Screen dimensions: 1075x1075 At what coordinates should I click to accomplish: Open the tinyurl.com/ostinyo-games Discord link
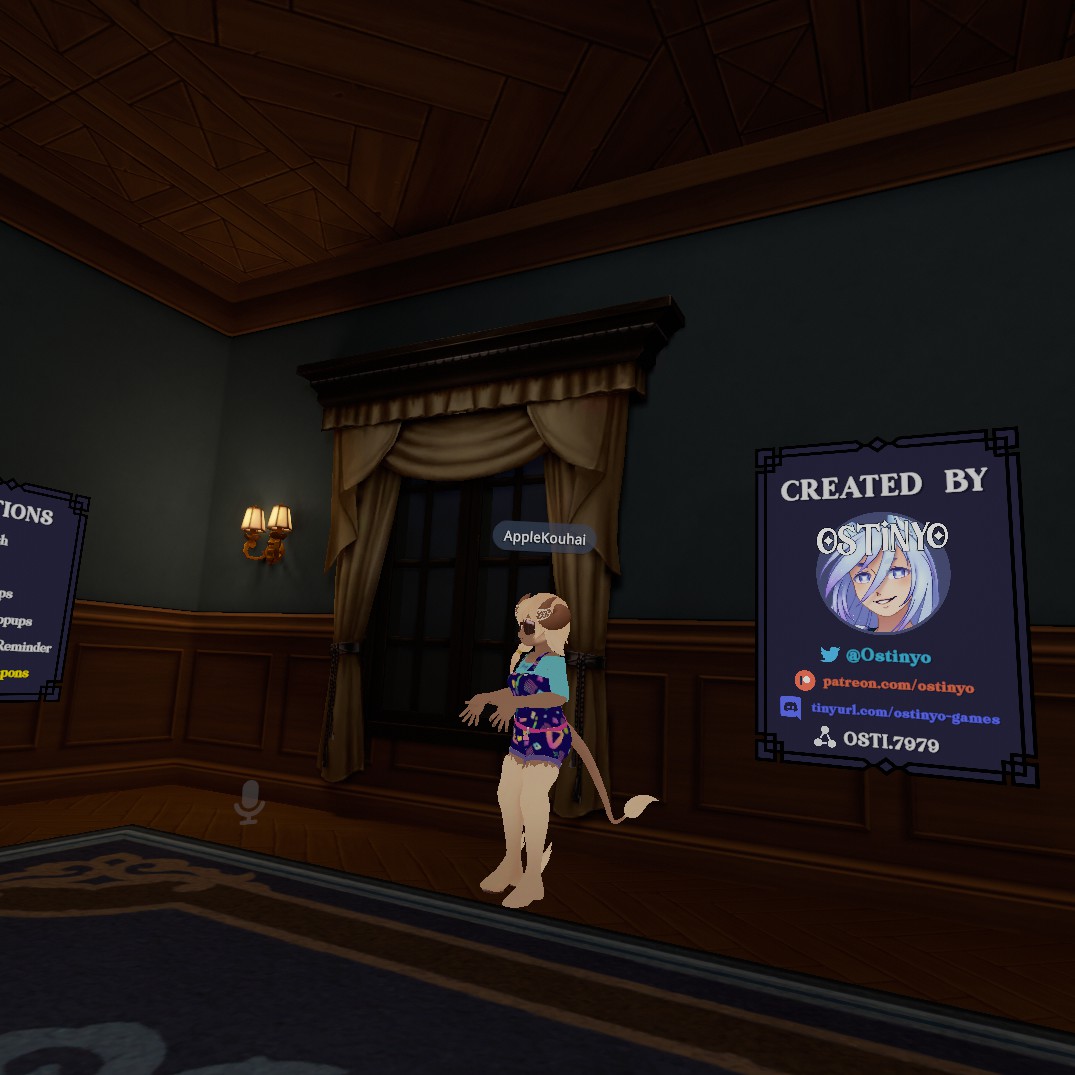[x=904, y=716]
